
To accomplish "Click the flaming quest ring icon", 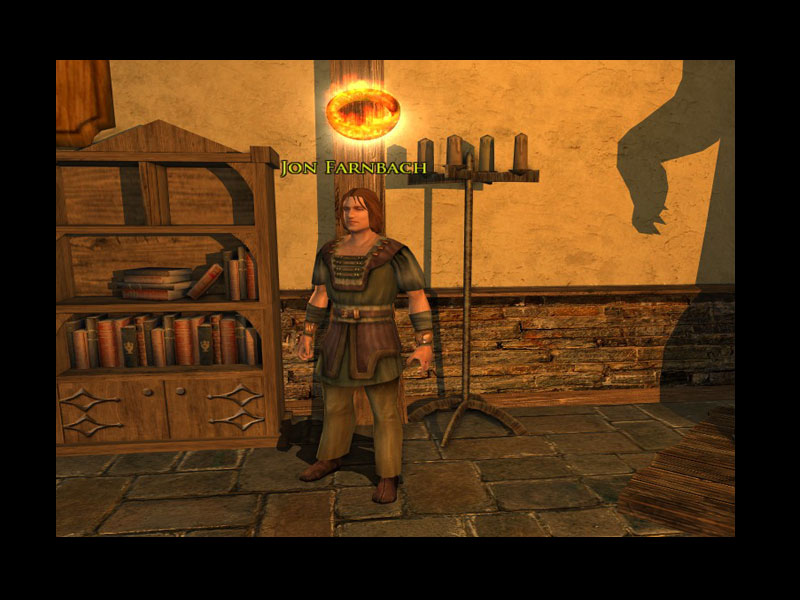I will point(362,109).
